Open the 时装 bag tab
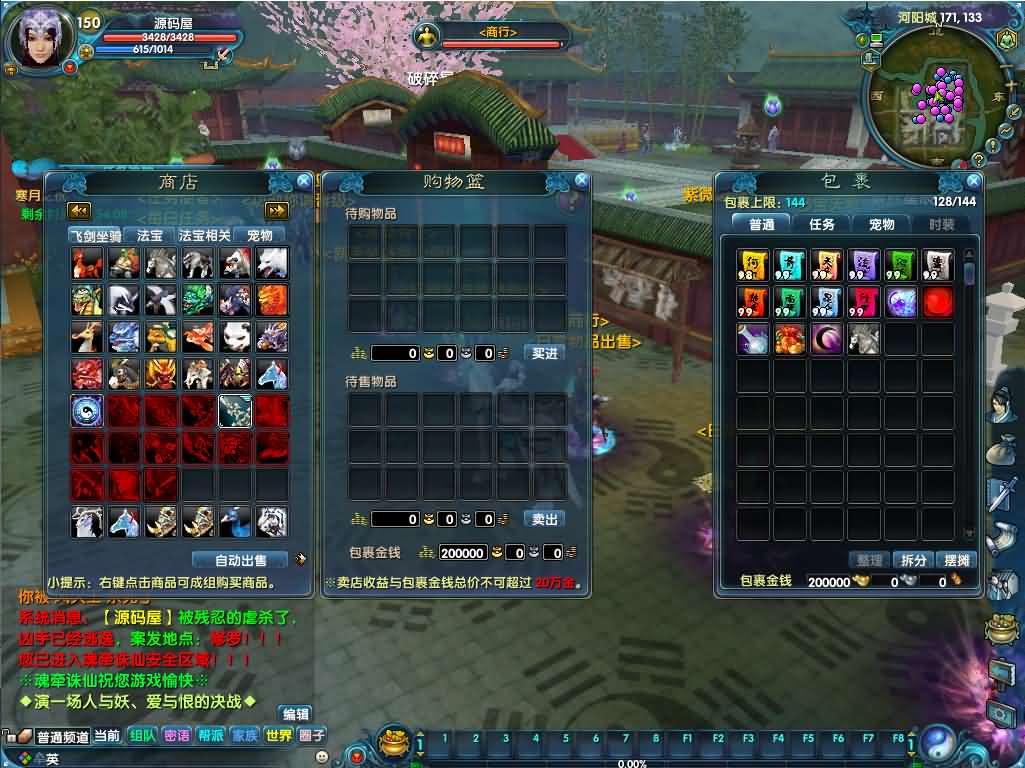The height and width of the screenshot is (768, 1025). tap(941, 224)
